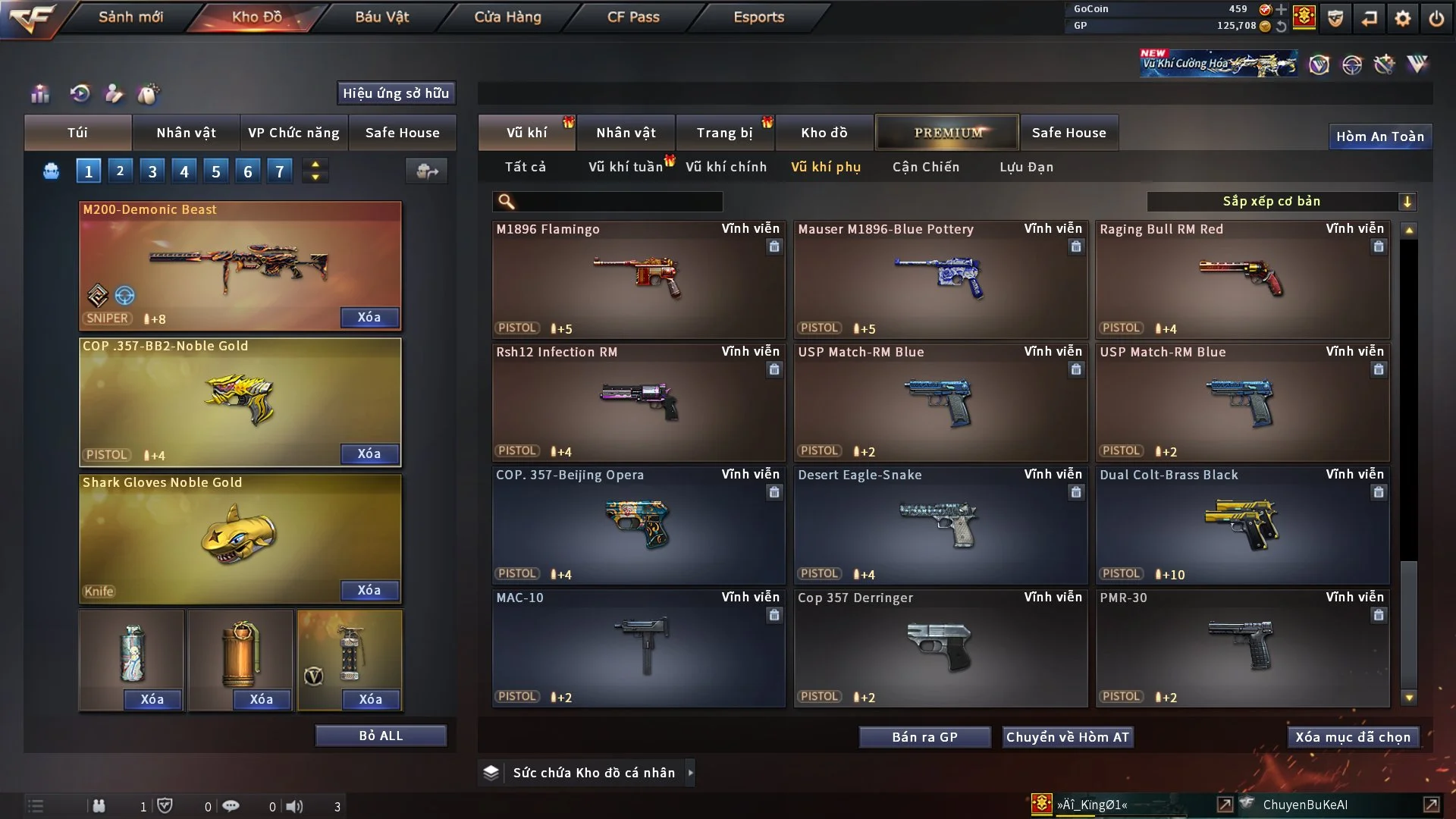The image size is (1456, 819).
Task: Filter by Vũ khí chính
Action: (x=726, y=167)
